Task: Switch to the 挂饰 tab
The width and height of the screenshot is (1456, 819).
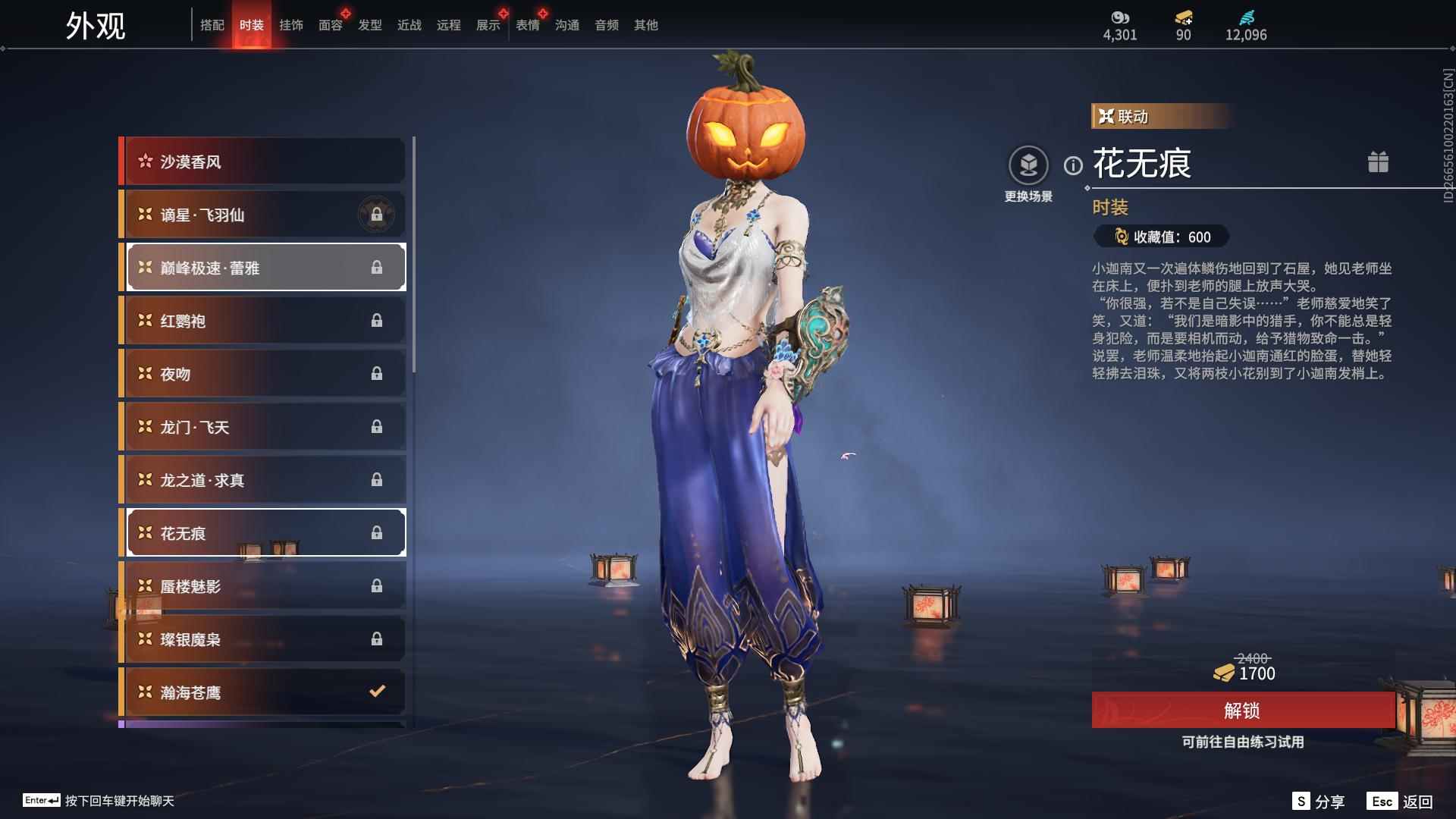Action: pos(291,24)
